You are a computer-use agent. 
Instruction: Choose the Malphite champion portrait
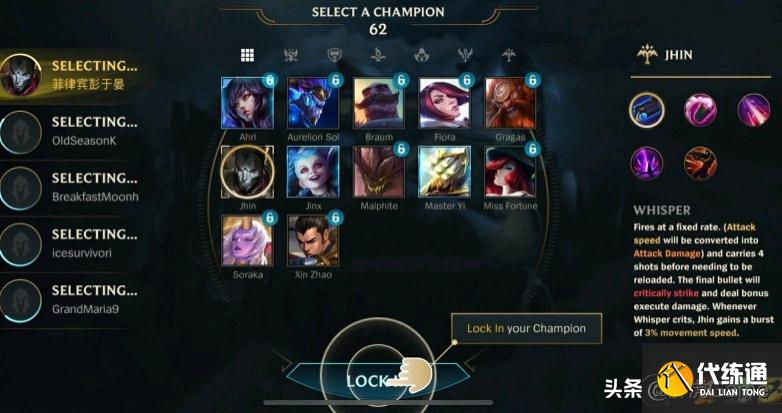378,171
